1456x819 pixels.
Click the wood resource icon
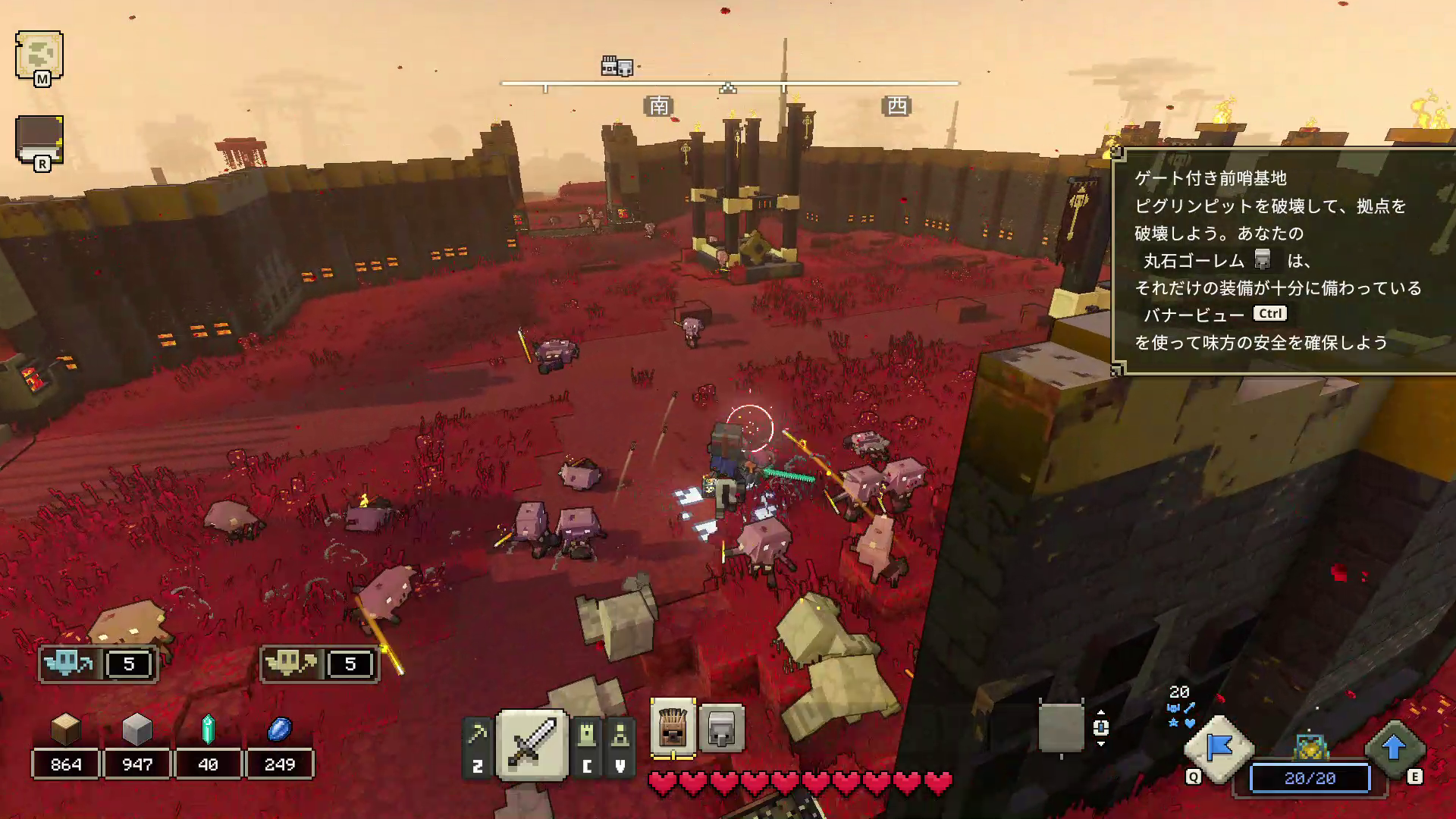click(66, 730)
